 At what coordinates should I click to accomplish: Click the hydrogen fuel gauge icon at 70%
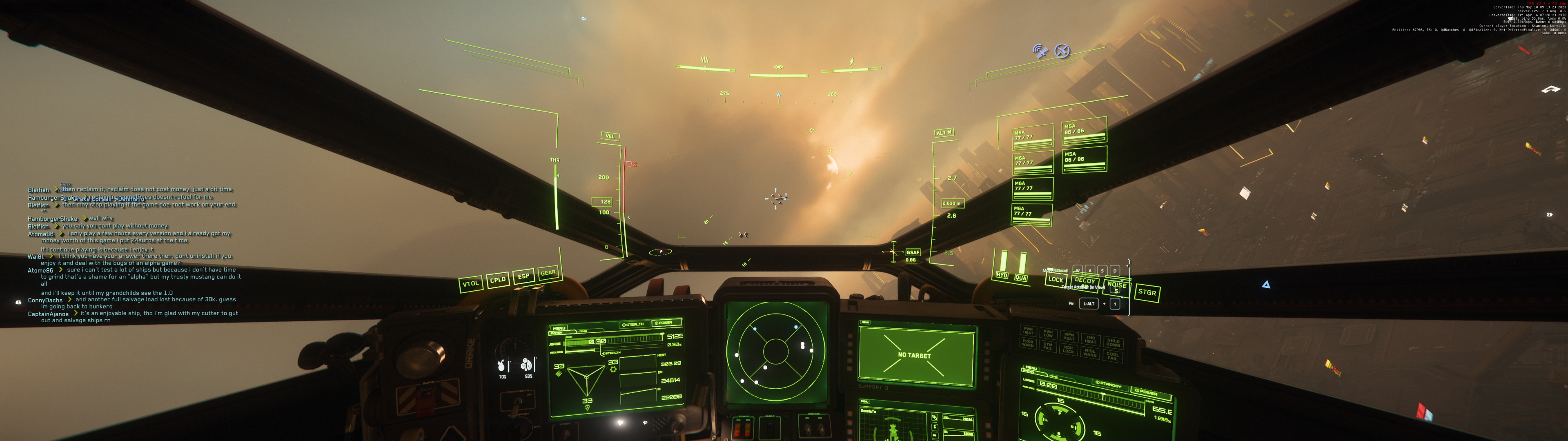click(x=501, y=366)
